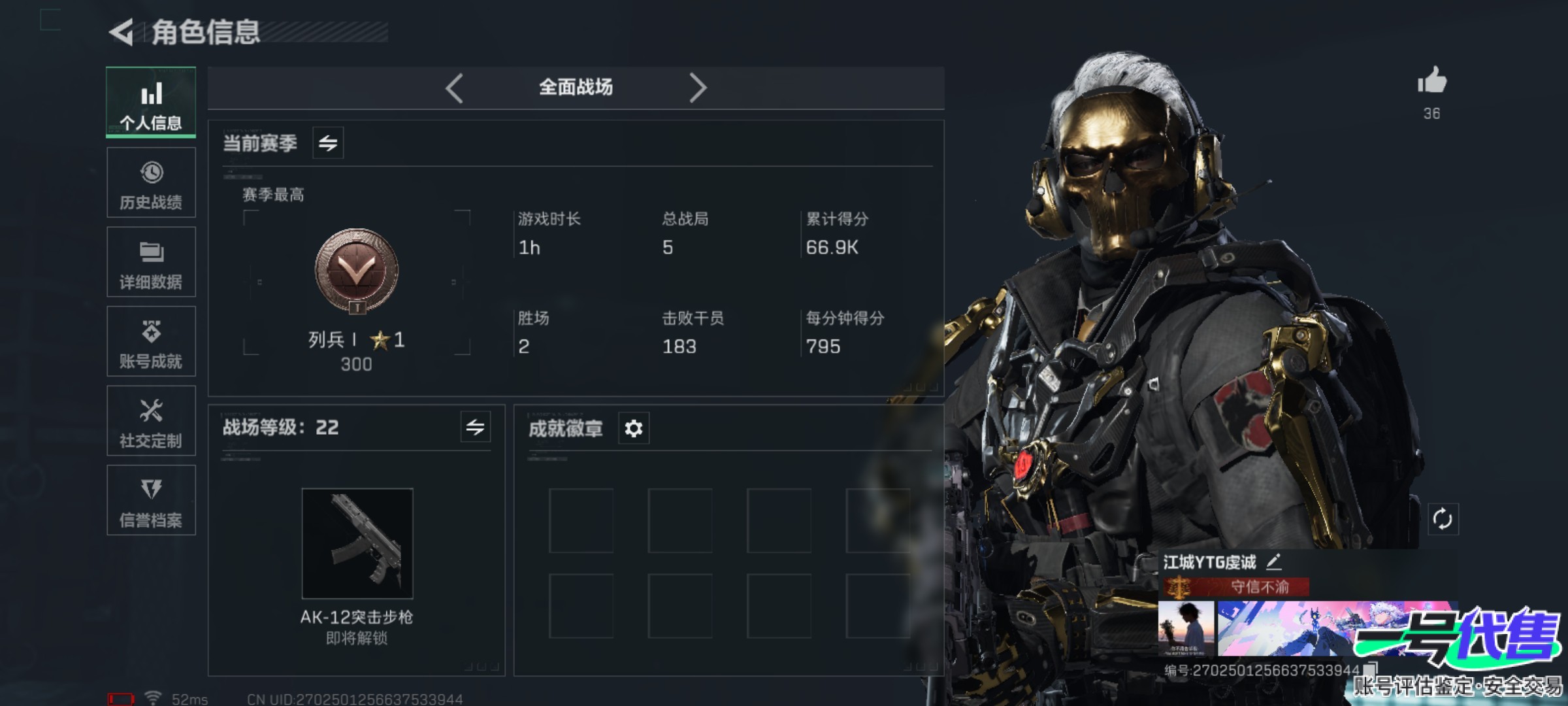
Task: Open the gear settings for 成就徽章
Action: (x=633, y=429)
